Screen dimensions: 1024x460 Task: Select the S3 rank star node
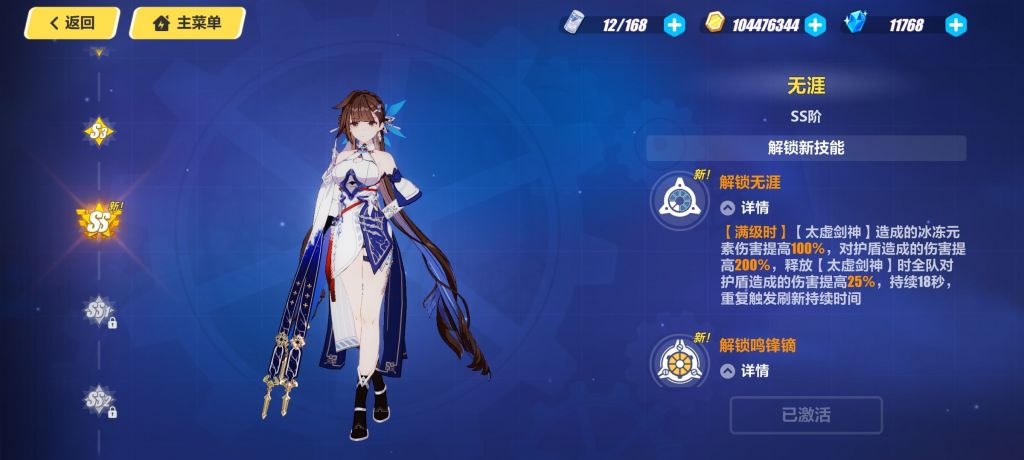[98, 131]
